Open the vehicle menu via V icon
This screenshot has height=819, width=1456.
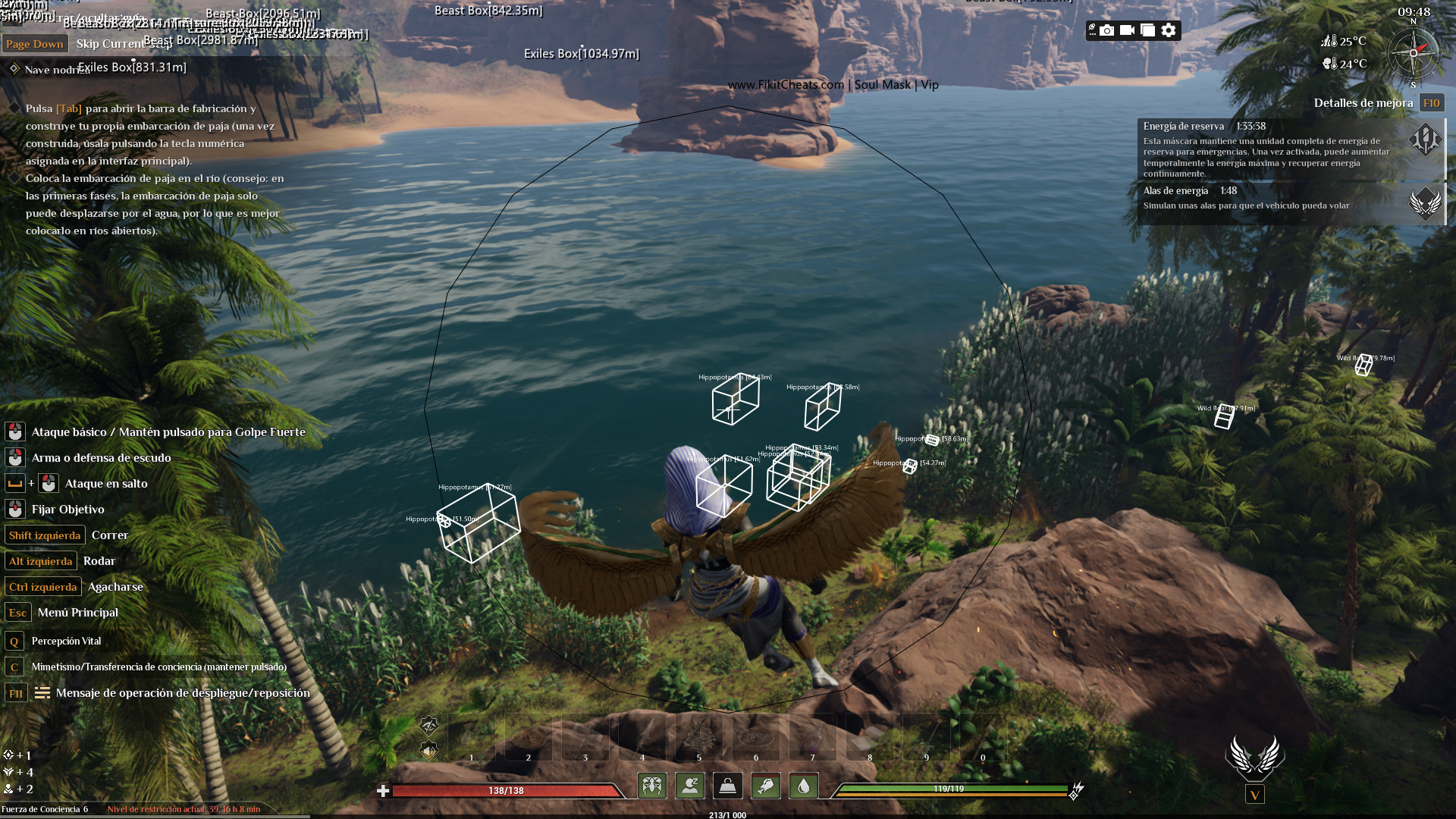click(x=1255, y=795)
